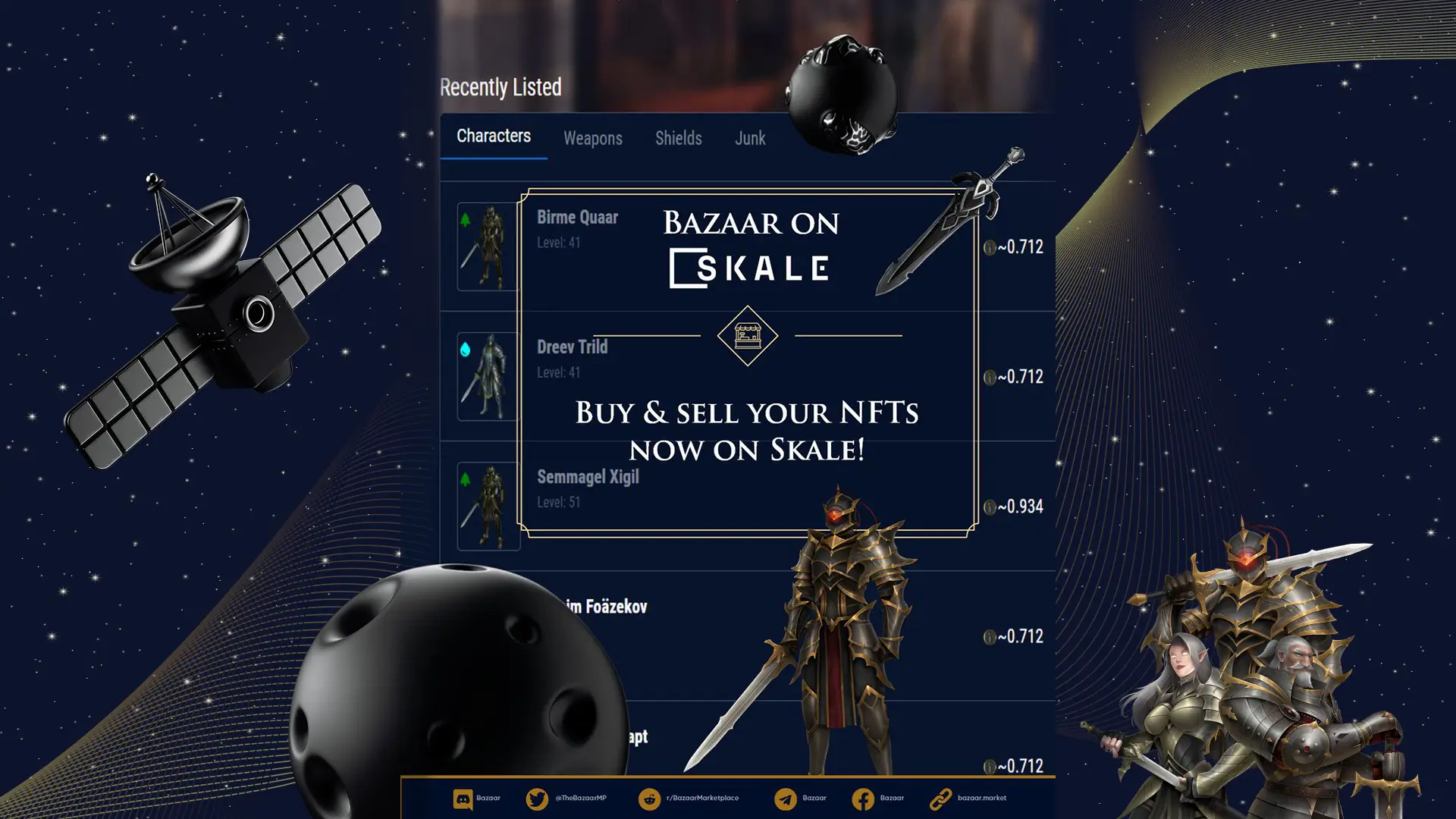The height and width of the screenshot is (819, 1456).
Task: Switch to the Weapons tab
Action: pos(592,138)
